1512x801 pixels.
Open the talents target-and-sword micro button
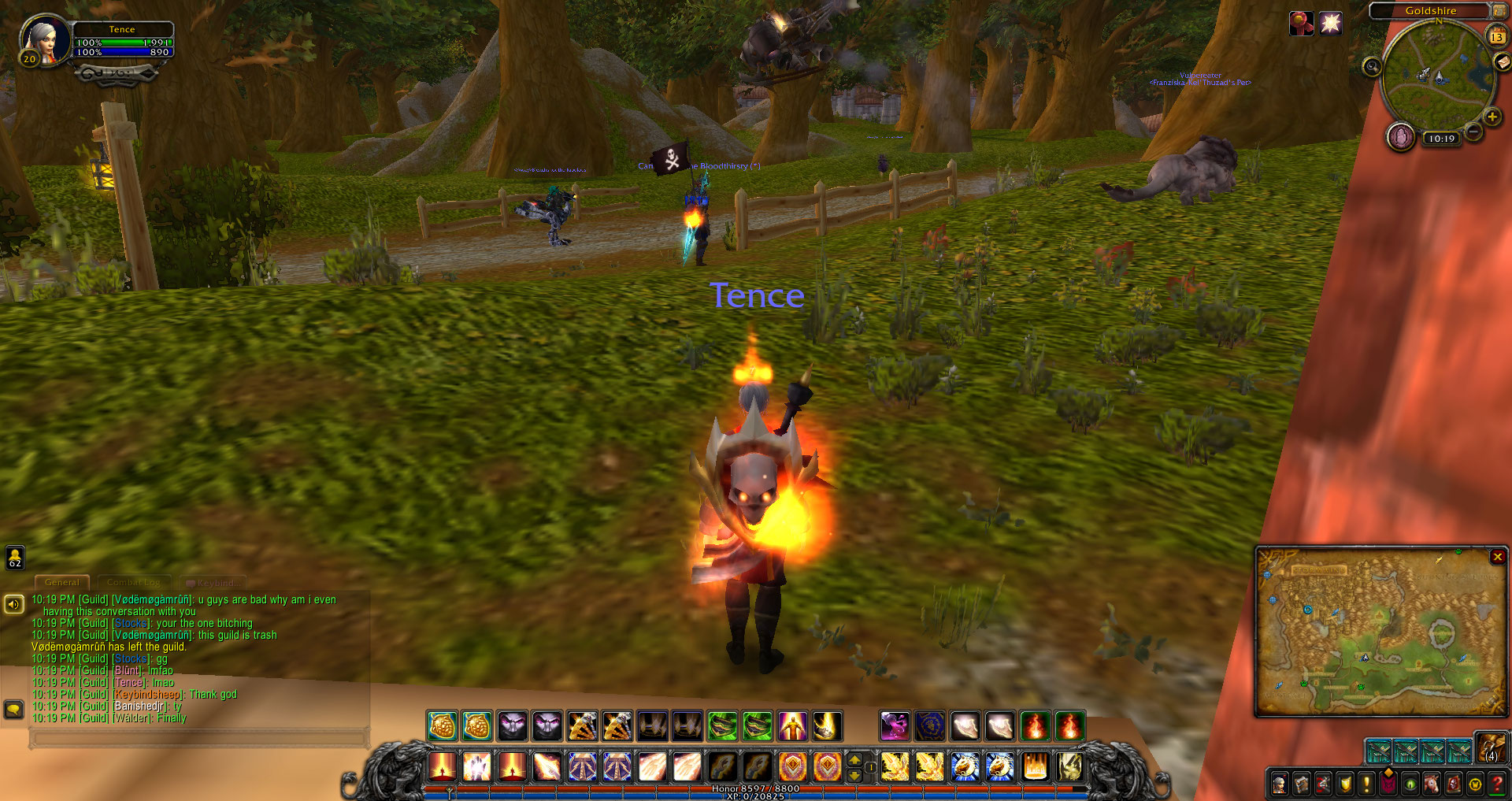(x=1323, y=784)
